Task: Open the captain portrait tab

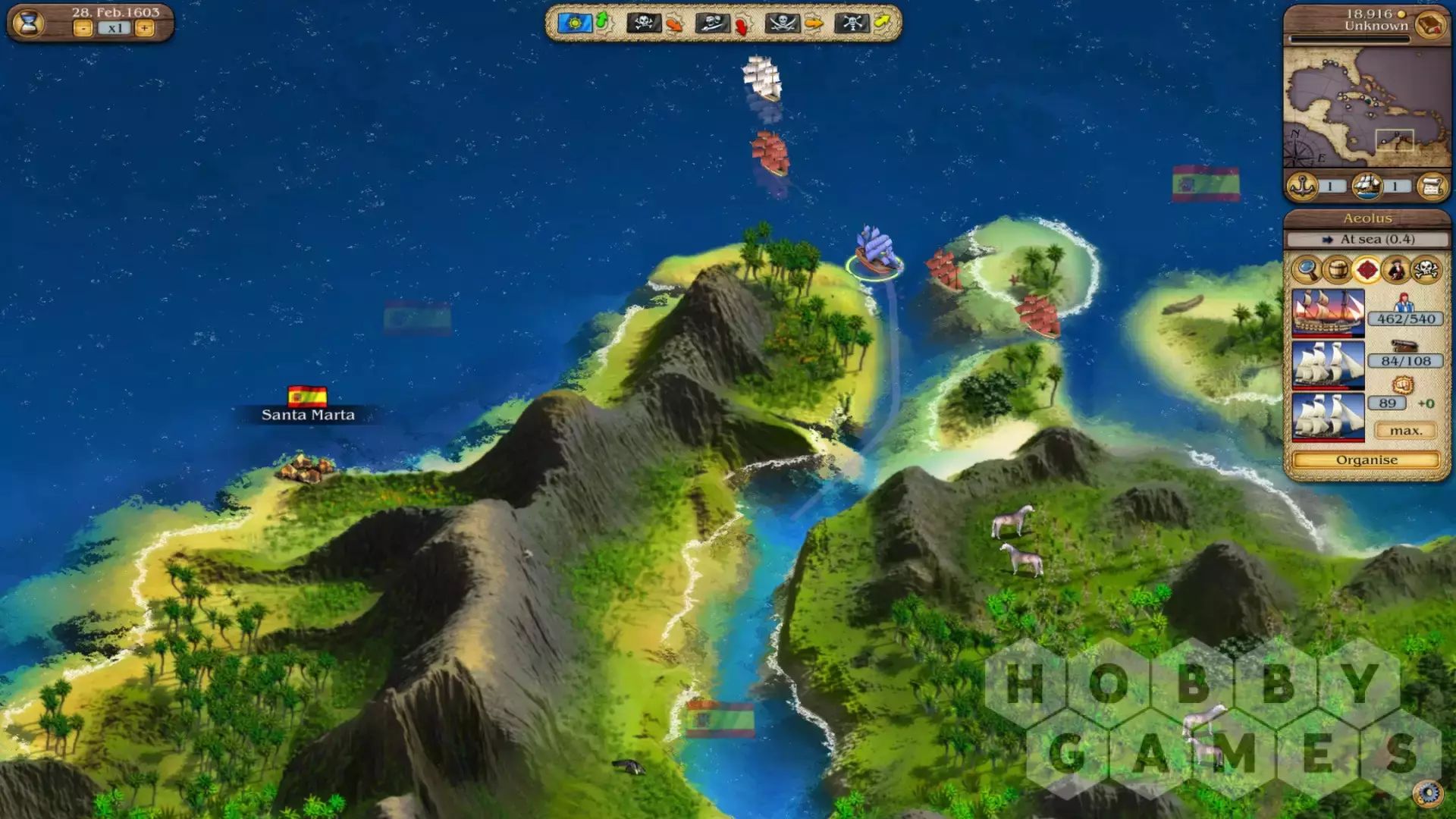Action: (1396, 269)
